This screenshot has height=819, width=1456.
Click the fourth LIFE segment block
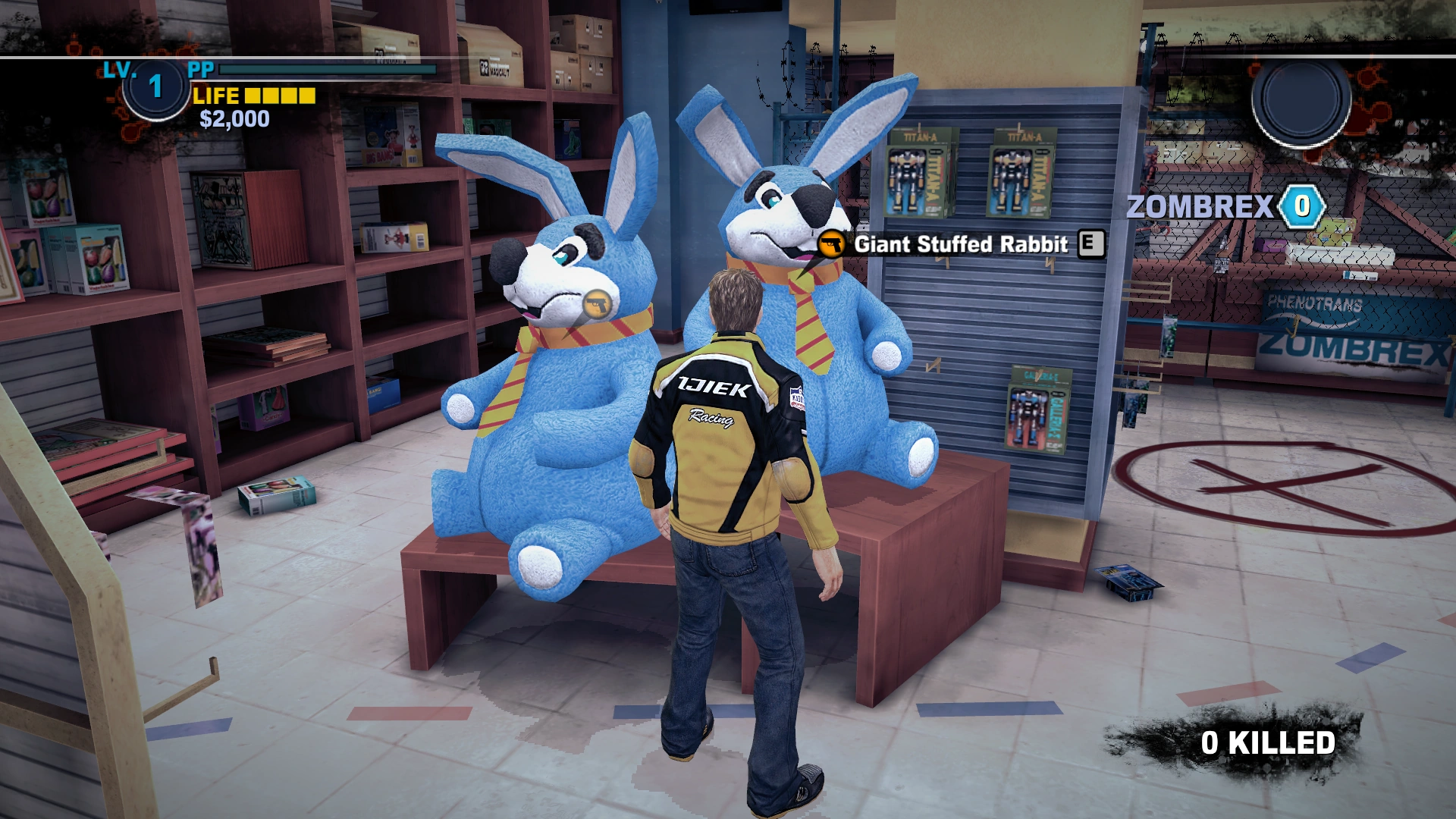click(306, 96)
